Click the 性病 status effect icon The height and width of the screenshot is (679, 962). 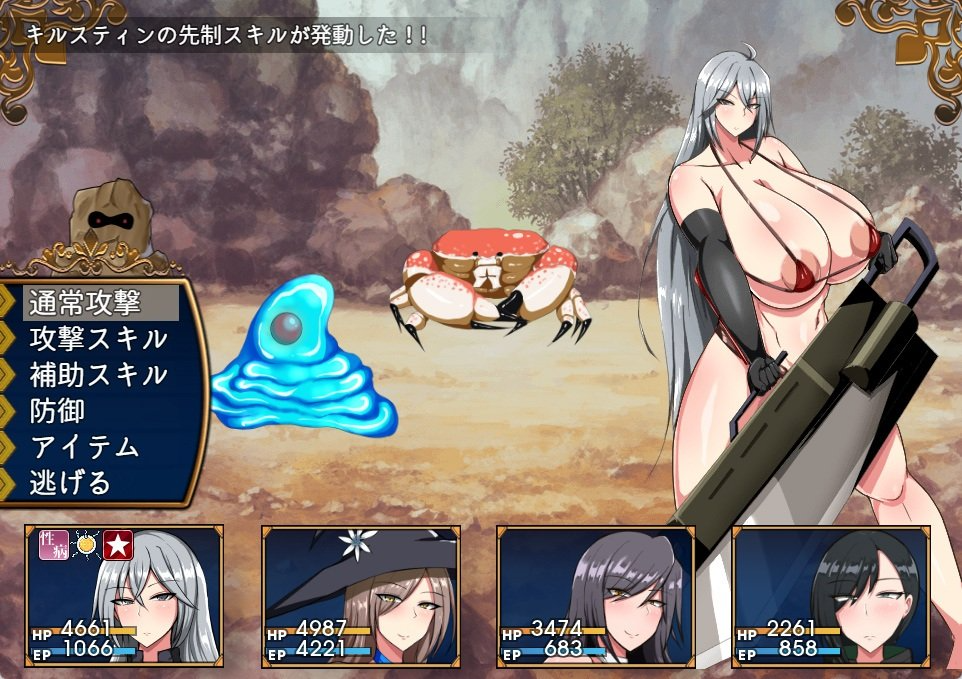(x=52, y=545)
